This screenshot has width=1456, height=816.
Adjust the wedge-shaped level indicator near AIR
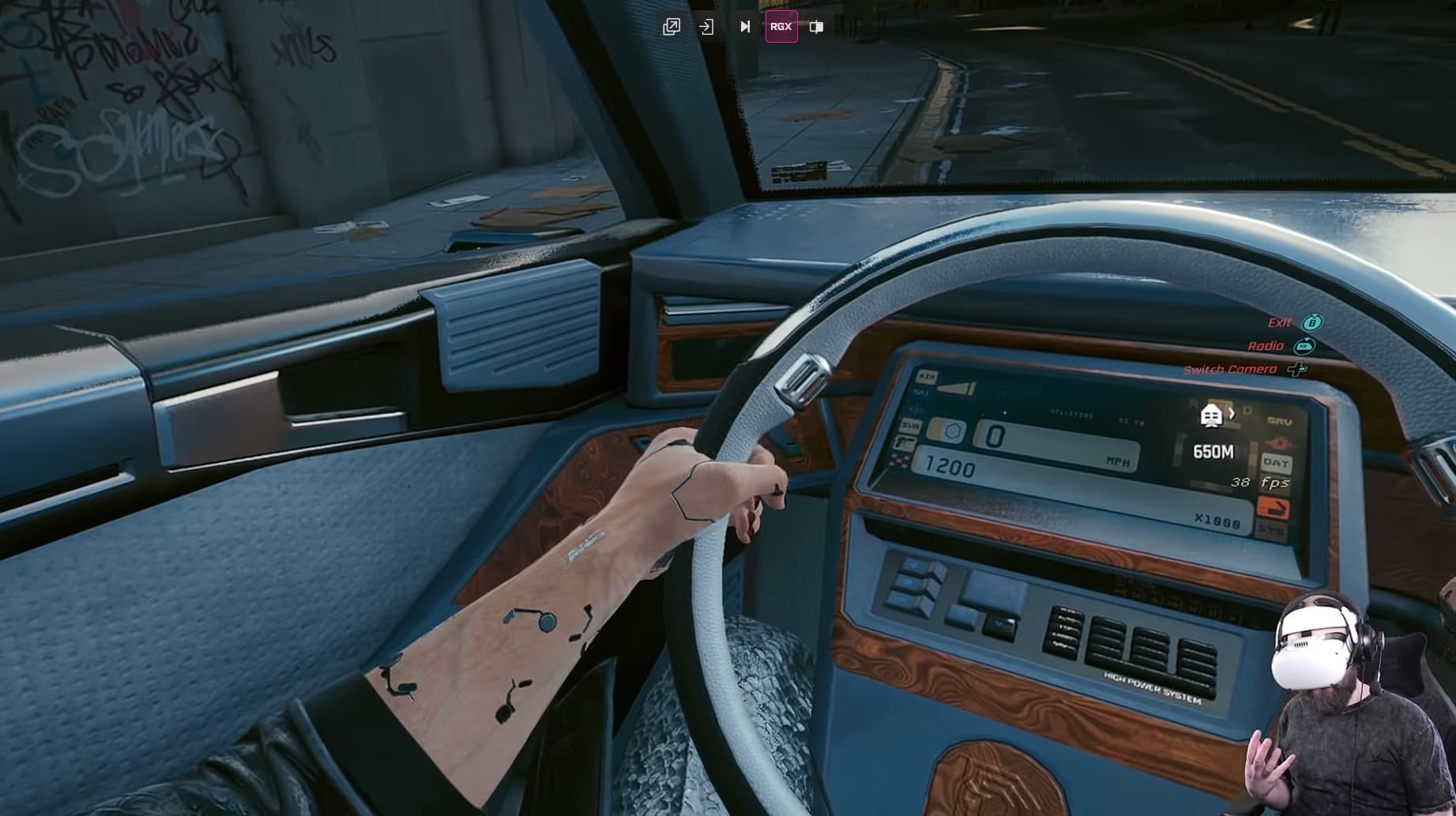tap(957, 387)
